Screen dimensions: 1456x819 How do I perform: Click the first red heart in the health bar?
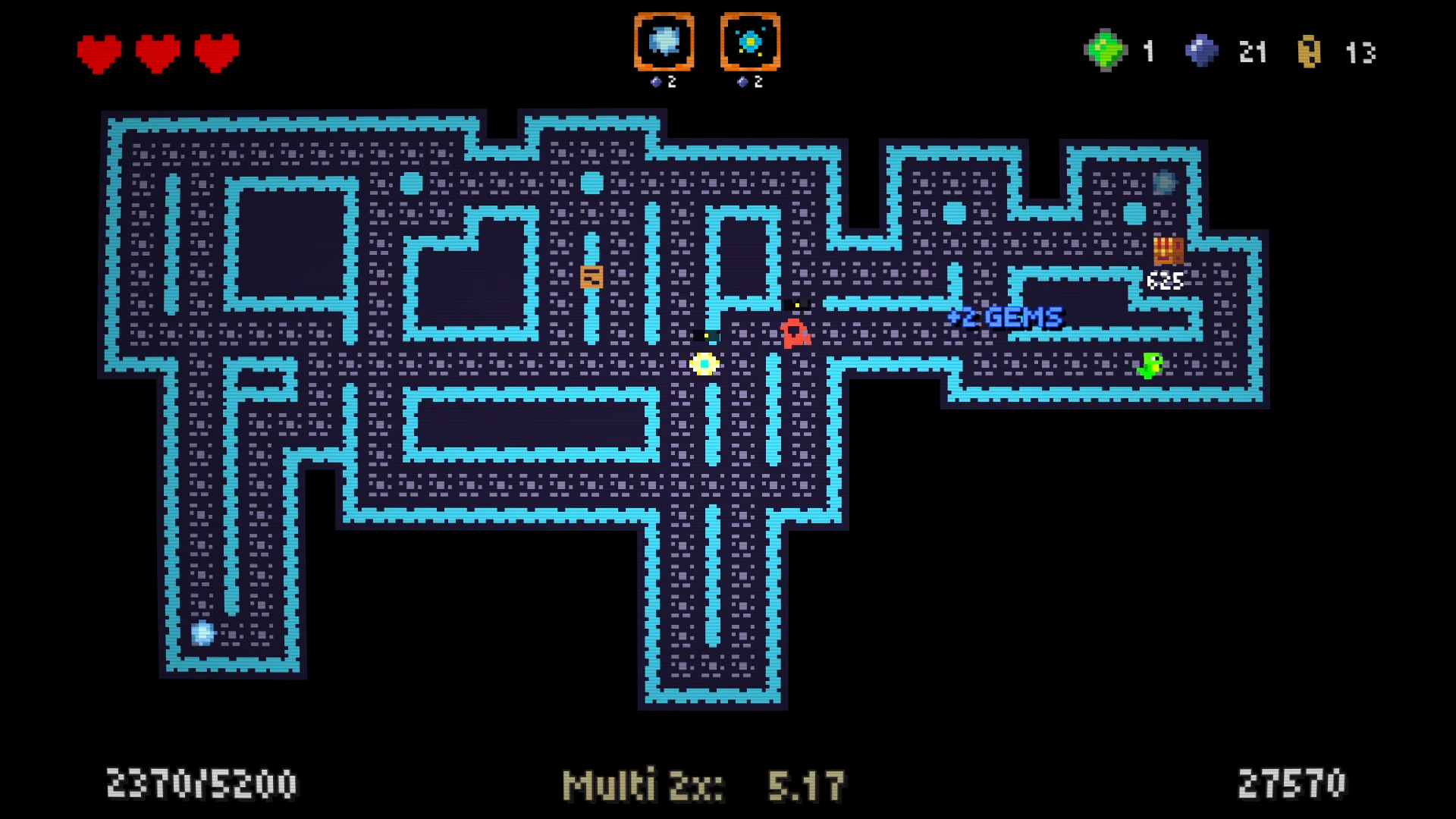[97, 52]
